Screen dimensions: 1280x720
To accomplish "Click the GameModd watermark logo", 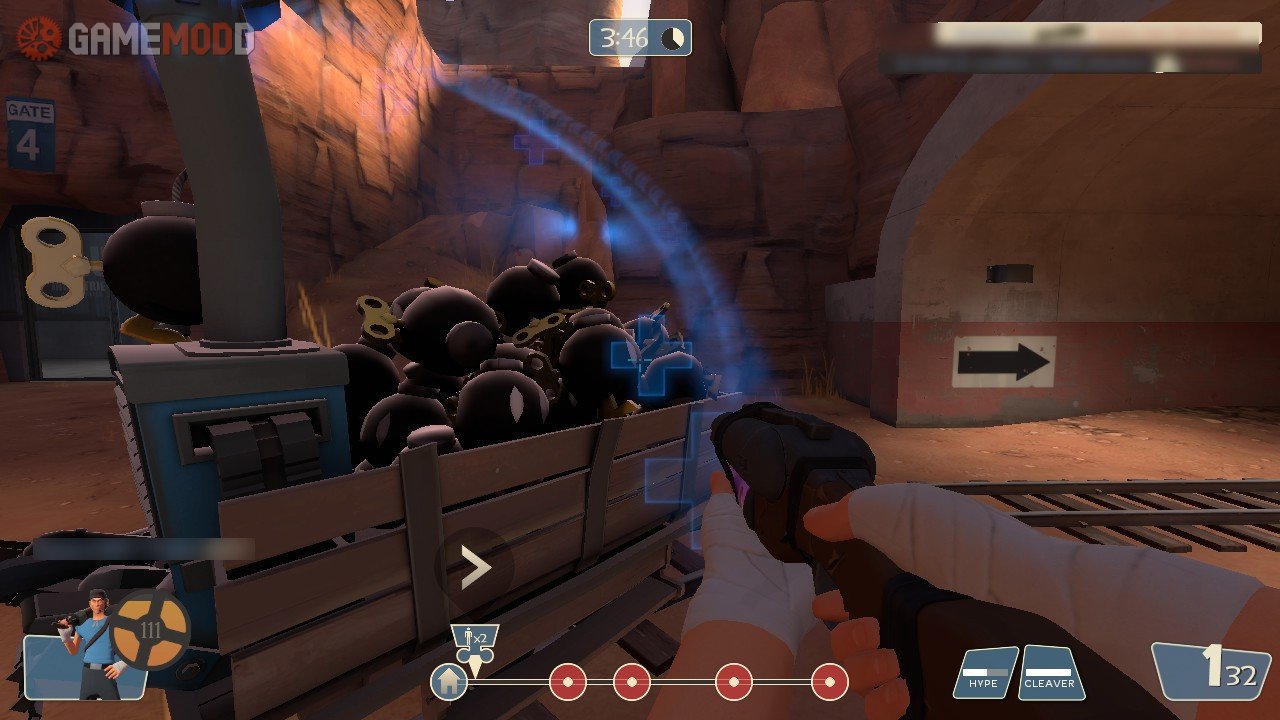I will [x=135, y=39].
